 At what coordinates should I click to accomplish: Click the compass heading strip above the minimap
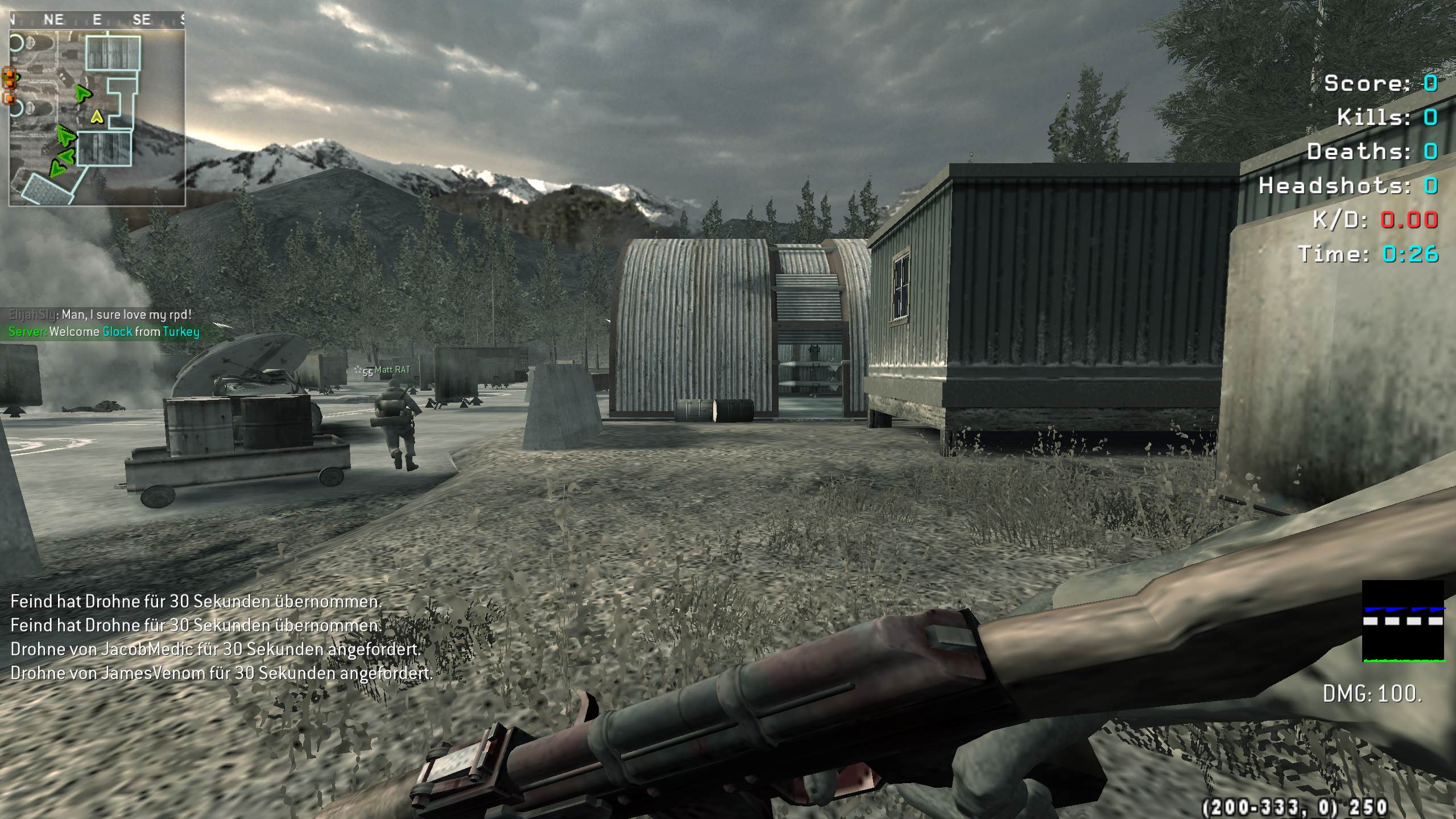click(x=97, y=20)
